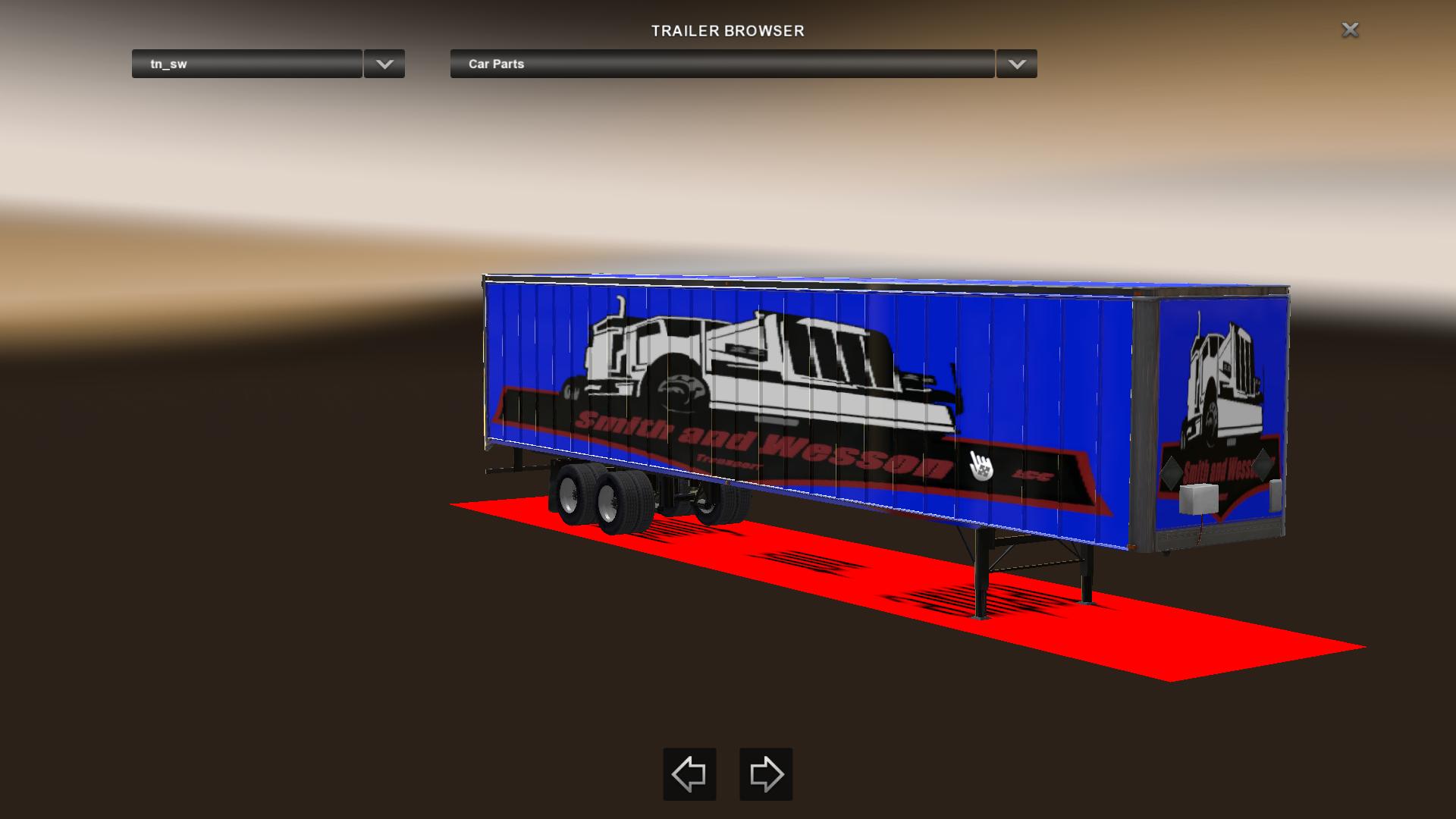This screenshot has width=1456, height=819.
Task: Open the tn_sw trailer dropdown
Action: pos(246,64)
